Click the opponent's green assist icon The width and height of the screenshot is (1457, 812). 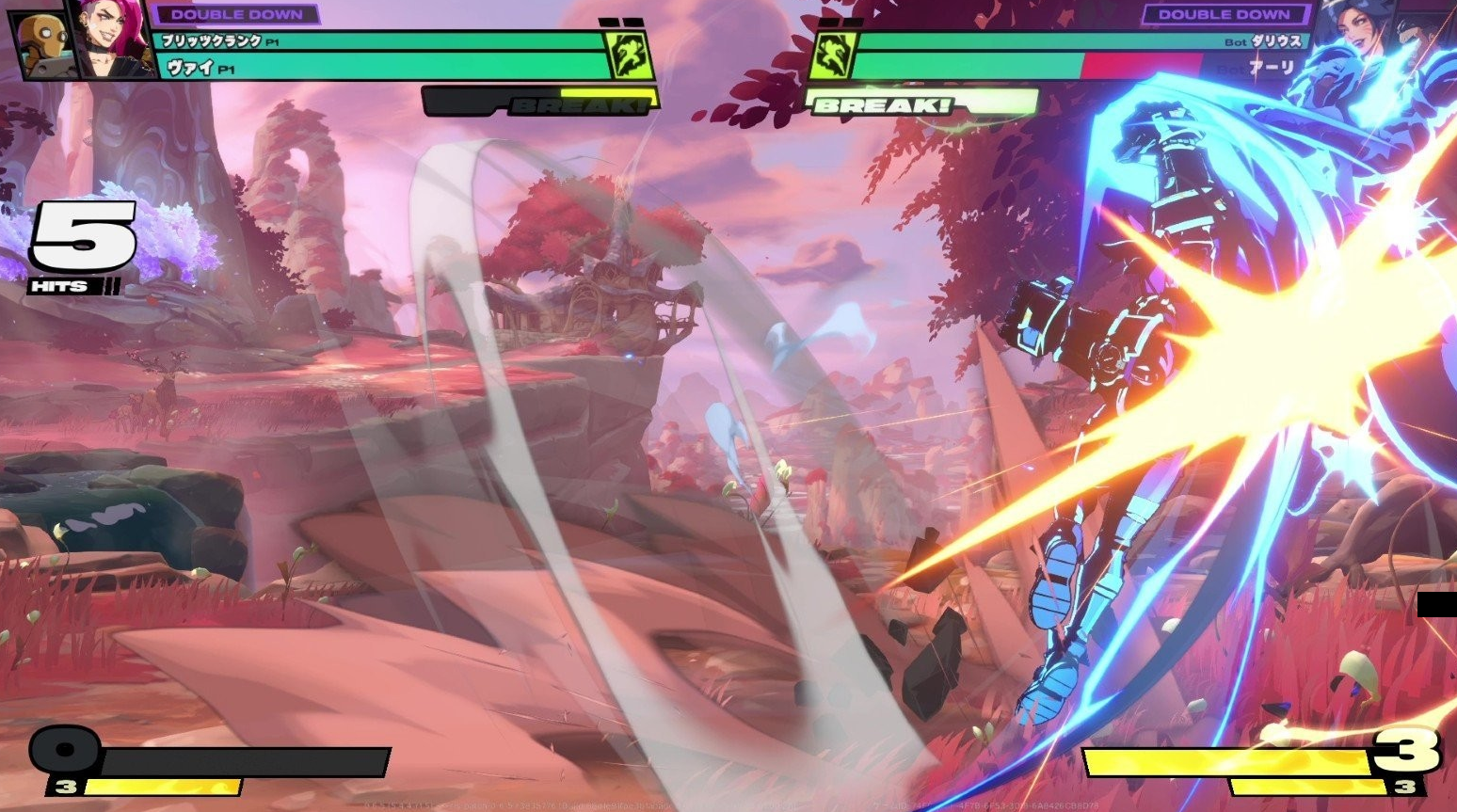point(832,56)
